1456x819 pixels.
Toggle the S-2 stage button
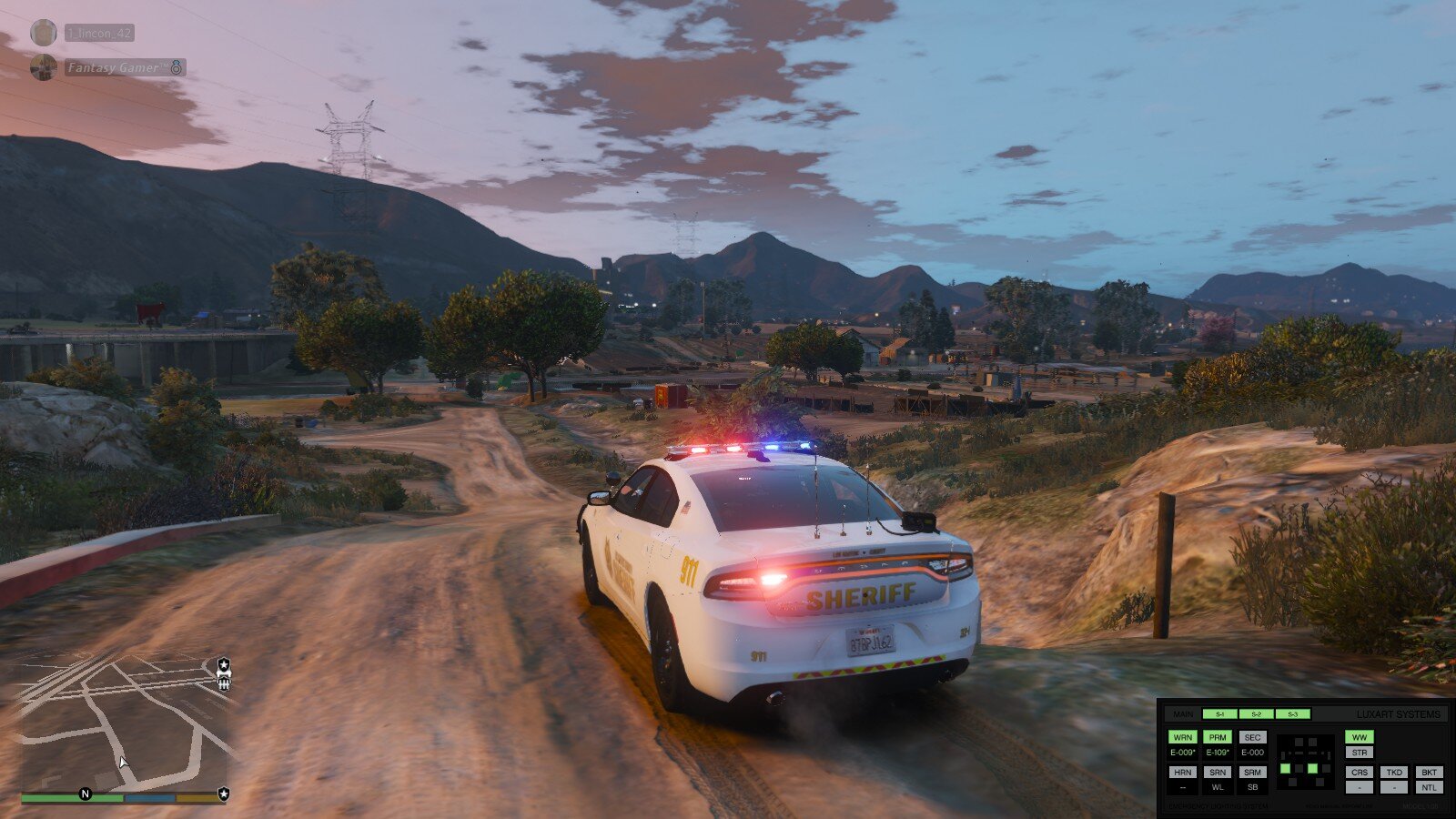click(1256, 714)
